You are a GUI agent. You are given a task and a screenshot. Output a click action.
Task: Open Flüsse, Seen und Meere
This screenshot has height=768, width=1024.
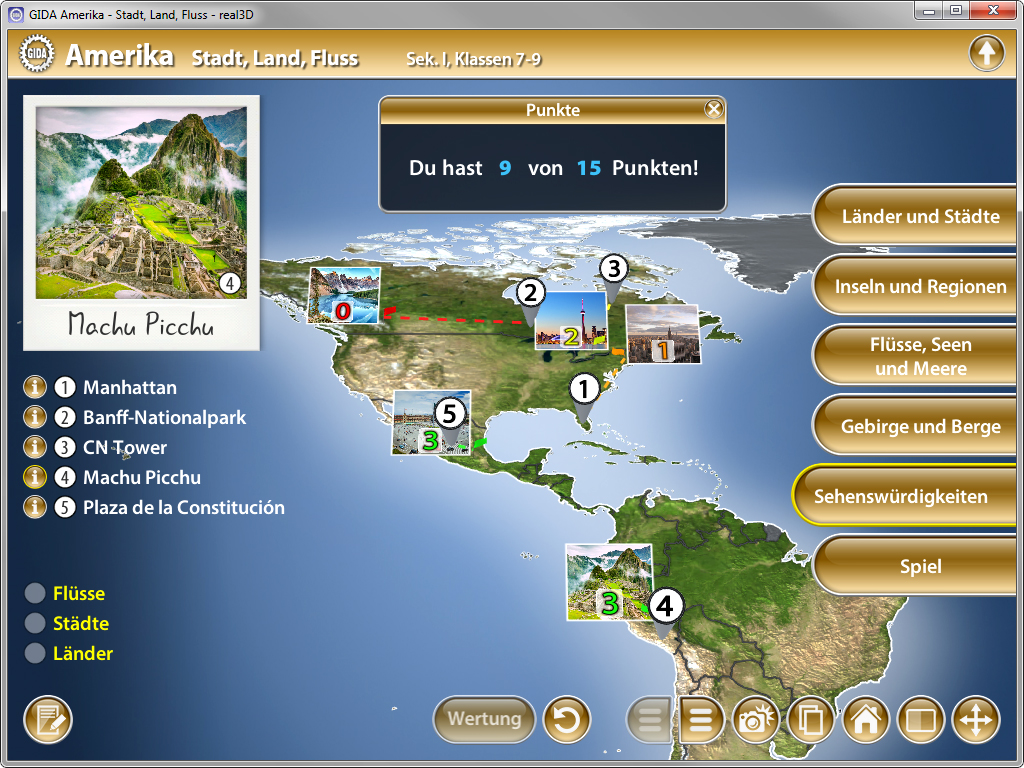(920, 356)
